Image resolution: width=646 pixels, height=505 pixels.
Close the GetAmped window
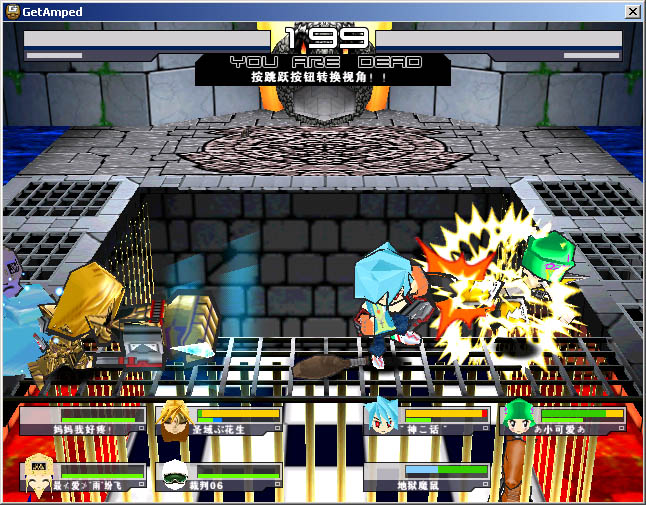632,11
